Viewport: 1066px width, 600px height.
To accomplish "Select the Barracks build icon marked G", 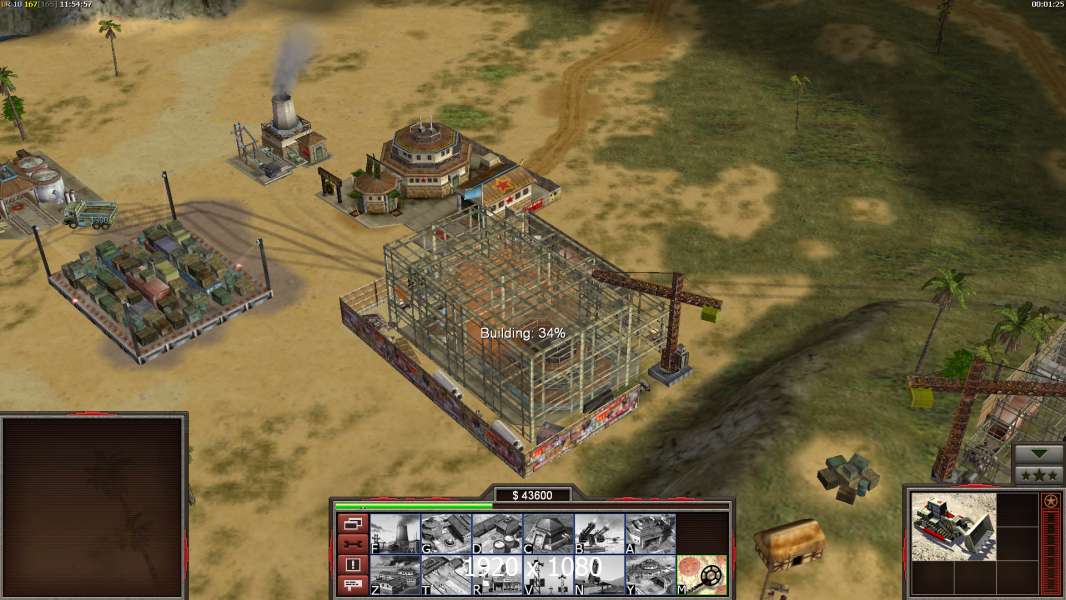I will tap(446, 534).
